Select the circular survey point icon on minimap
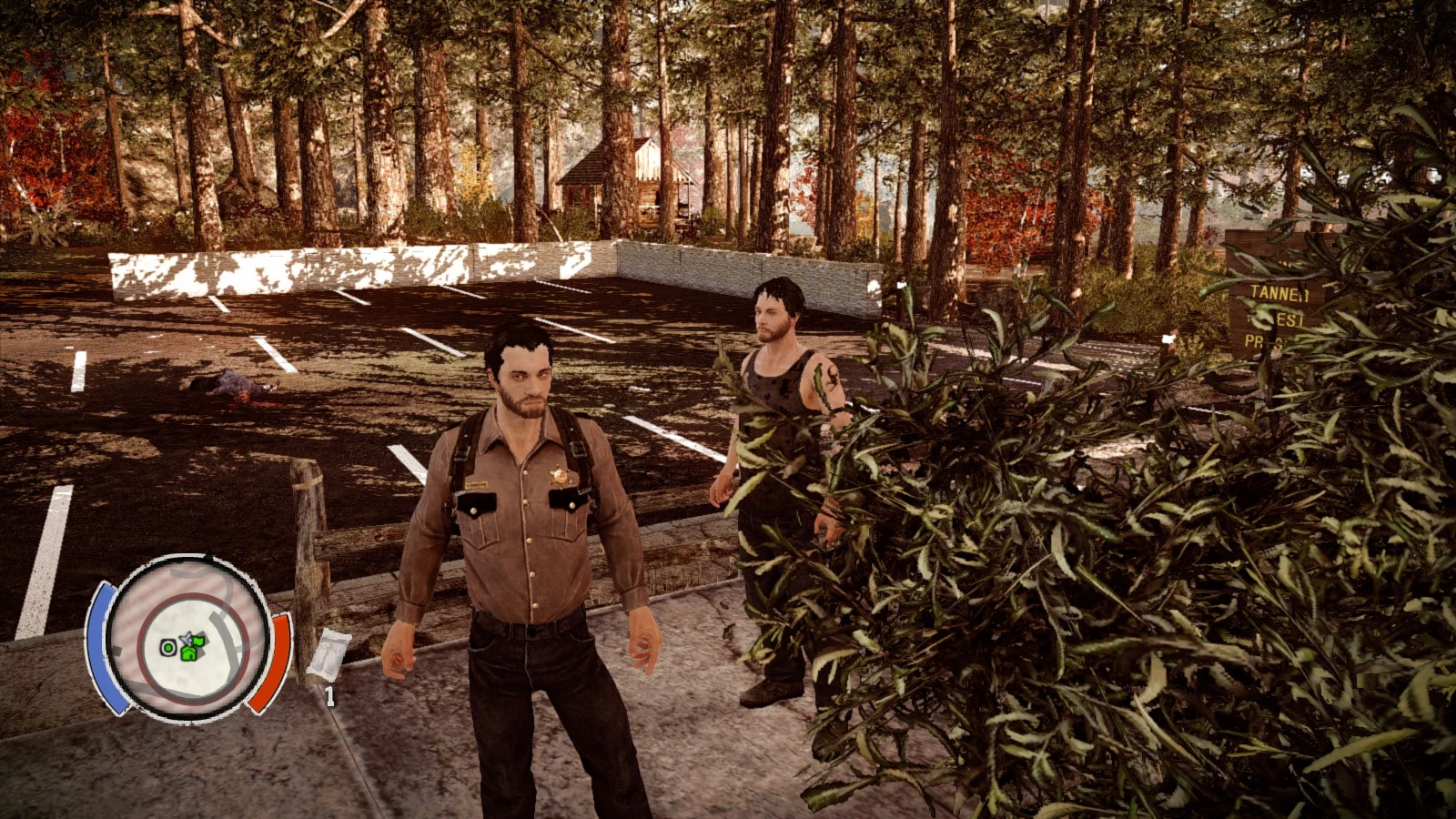Viewport: 1456px width, 819px height. tap(167, 647)
